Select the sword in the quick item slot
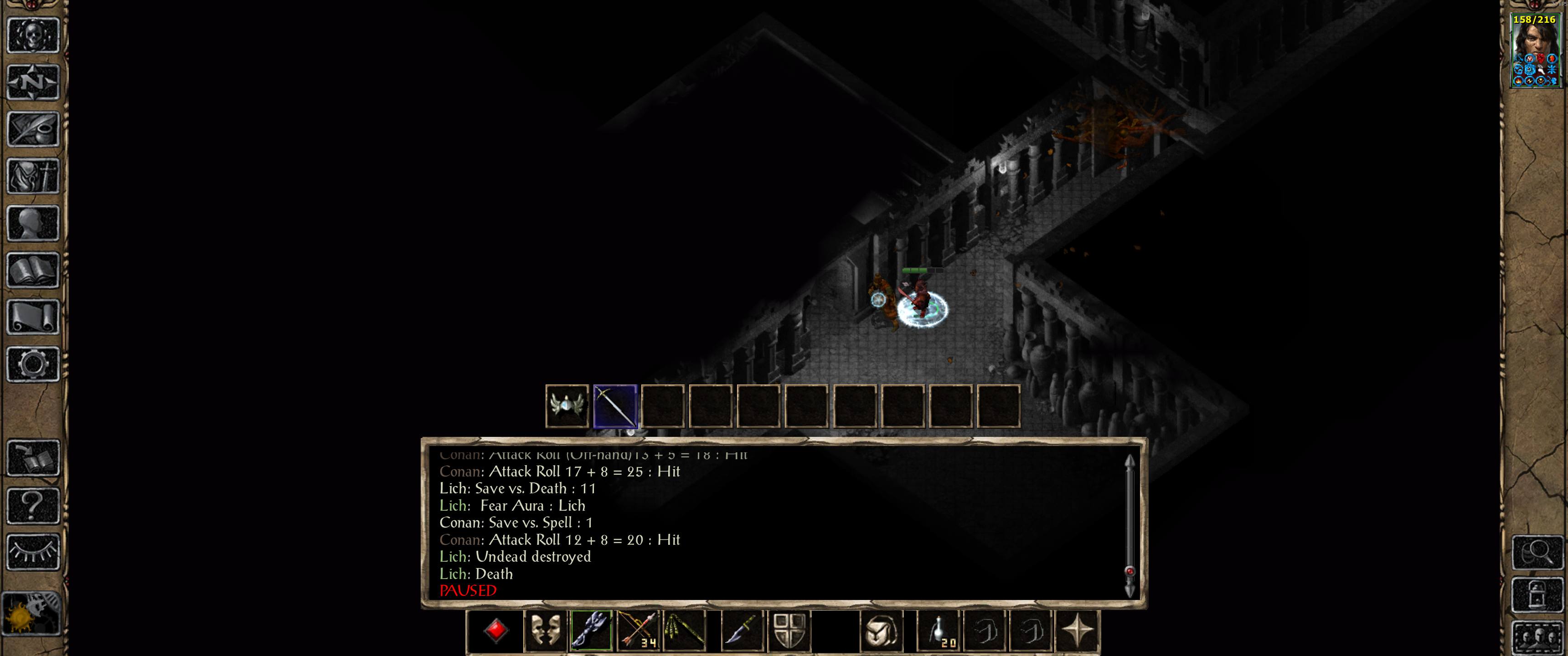1568x656 pixels. 615,406
